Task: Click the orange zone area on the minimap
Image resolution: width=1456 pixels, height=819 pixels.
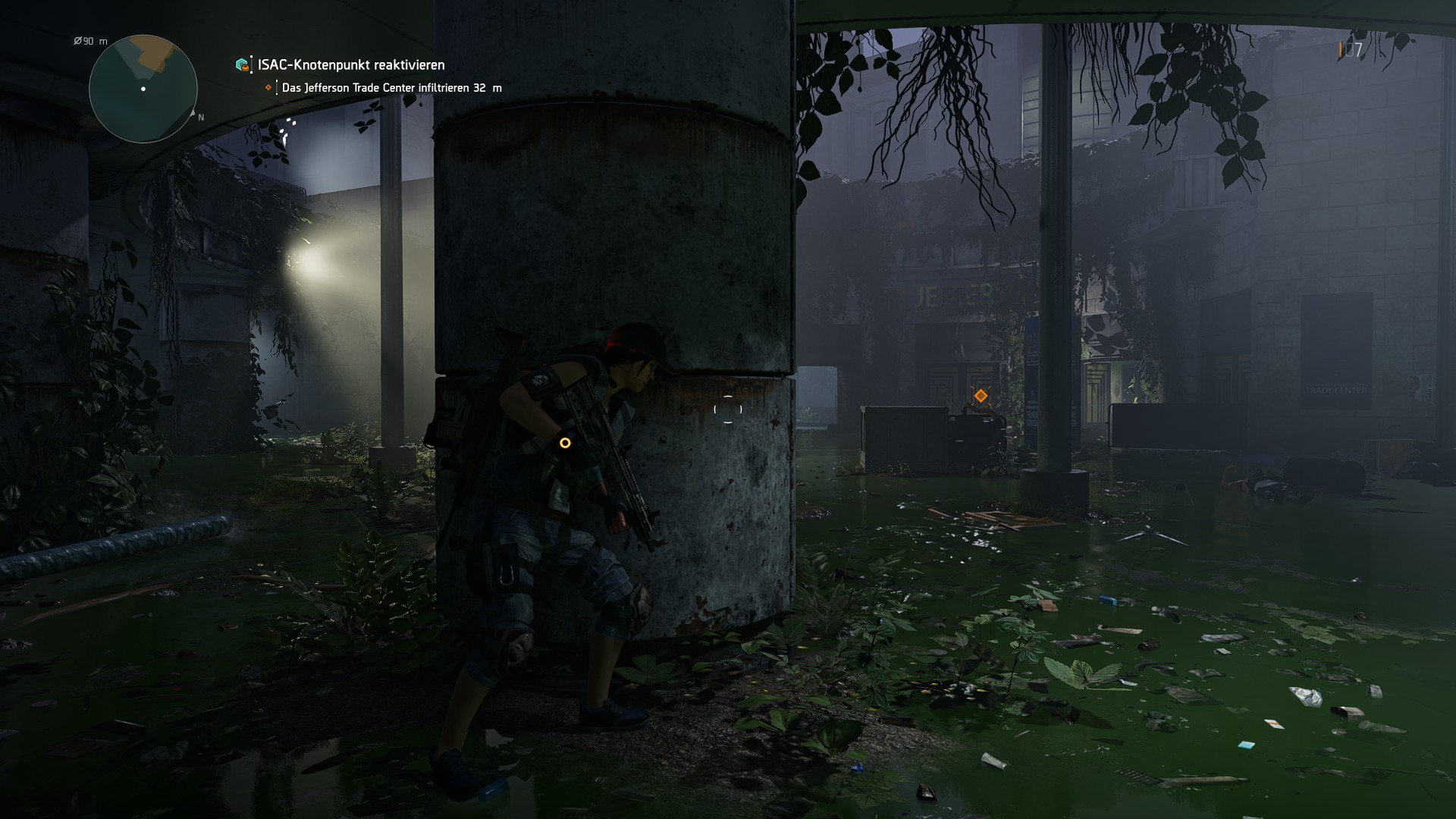Action: coord(152,55)
